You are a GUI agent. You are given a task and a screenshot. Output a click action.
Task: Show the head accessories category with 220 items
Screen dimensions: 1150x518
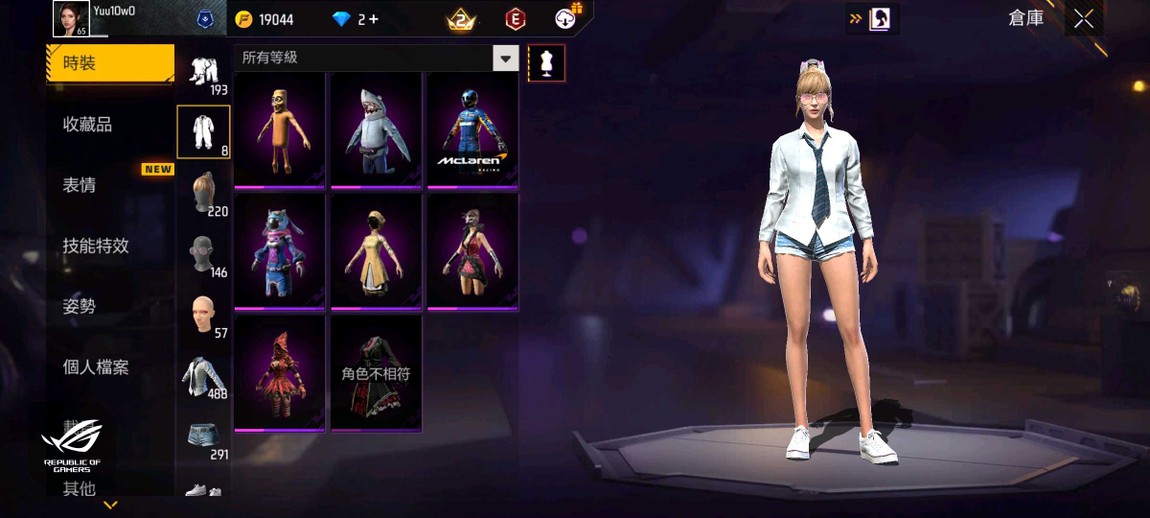(204, 193)
